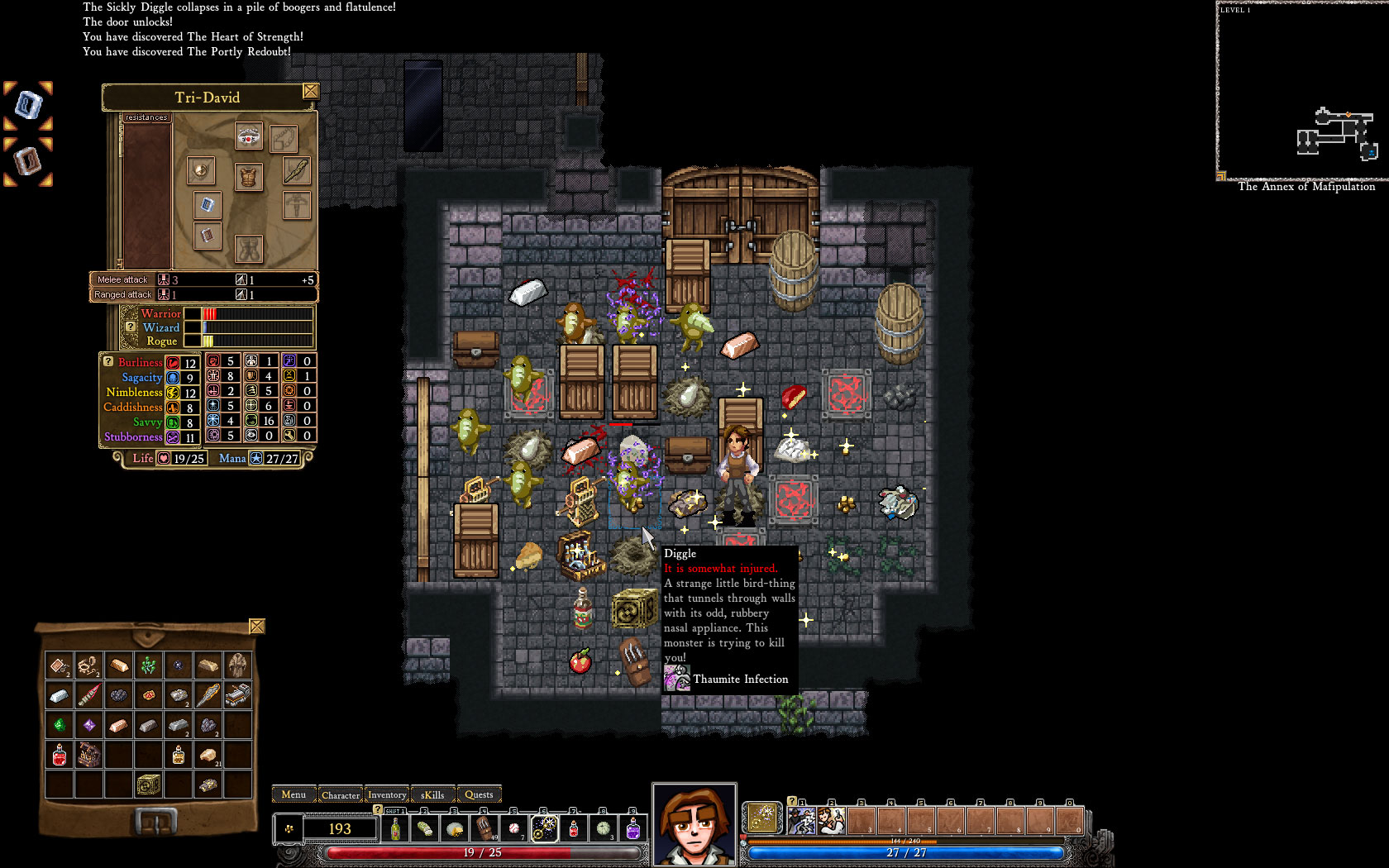Screen dimensions: 1389x868
Task: Open the Character panel
Action: [341, 794]
